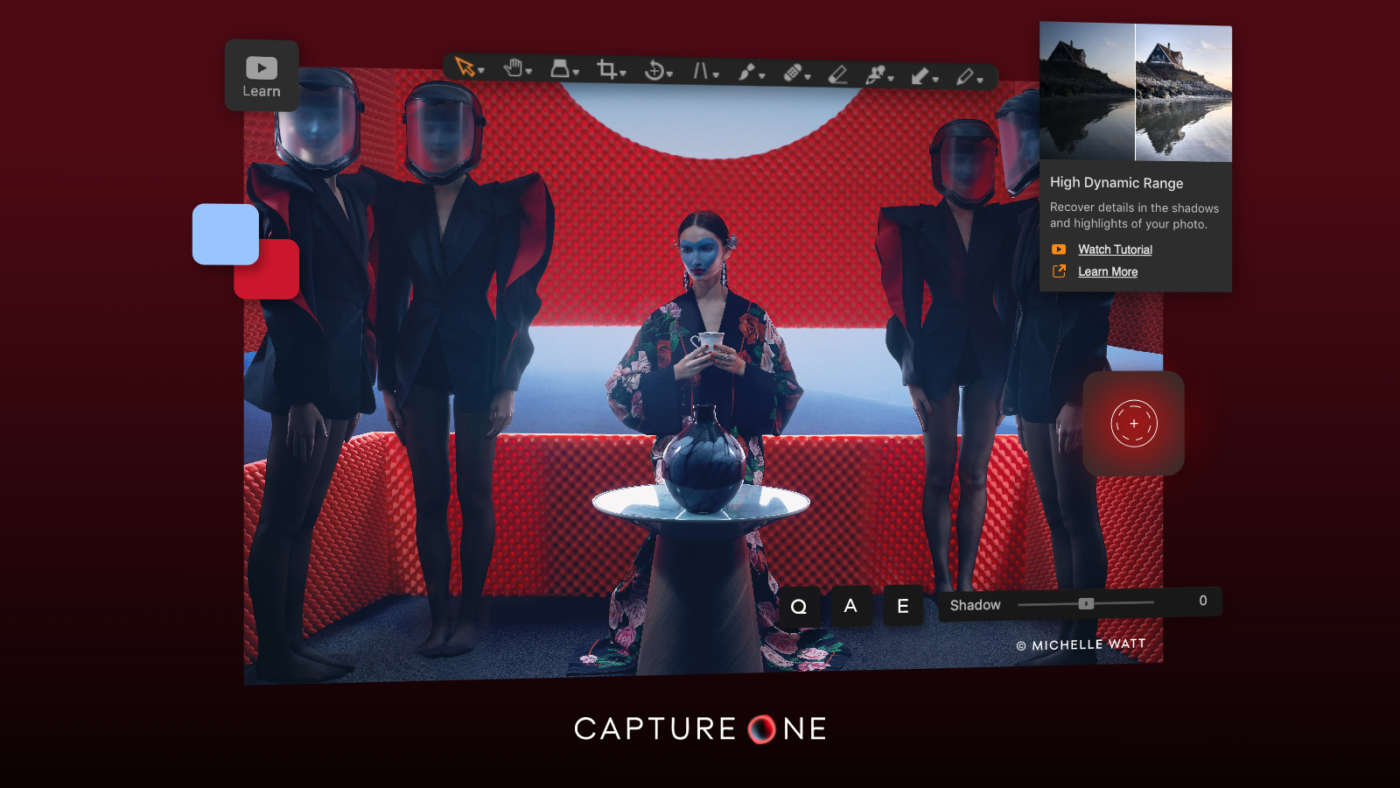Adjust the Shadow slider handle
The image size is (1400, 788).
(x=1086, y=604)
